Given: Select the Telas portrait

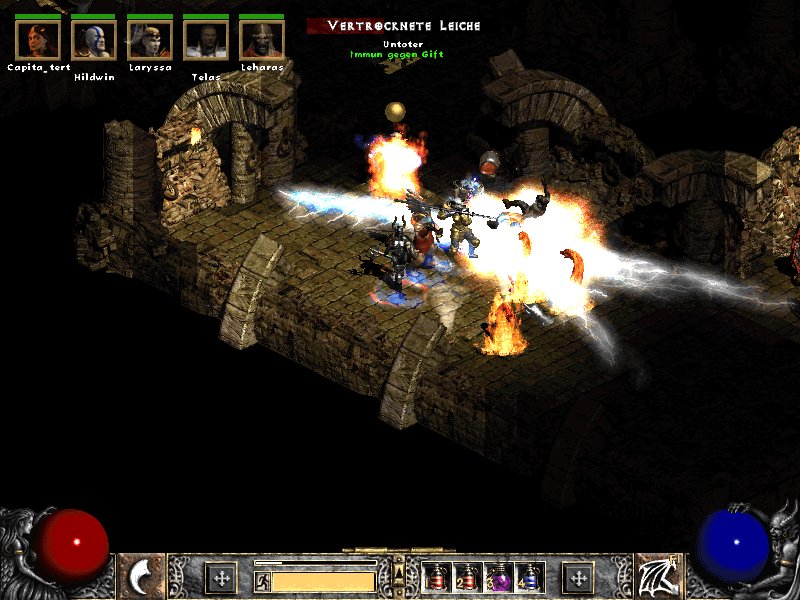Looking at the screenshot, I should (x=206, y=40).
